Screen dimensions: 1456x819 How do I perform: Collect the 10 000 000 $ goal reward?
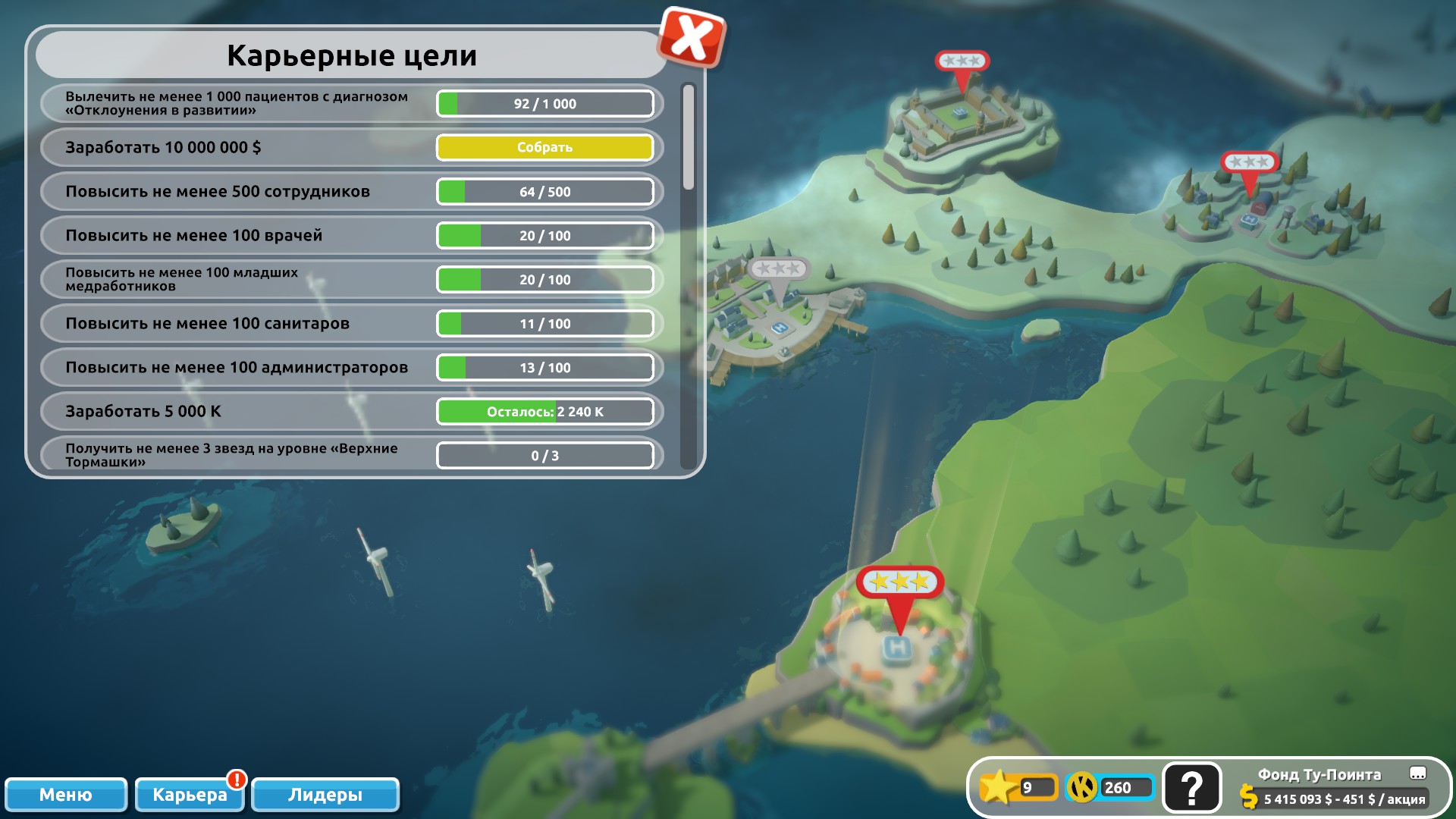[544, 147]
